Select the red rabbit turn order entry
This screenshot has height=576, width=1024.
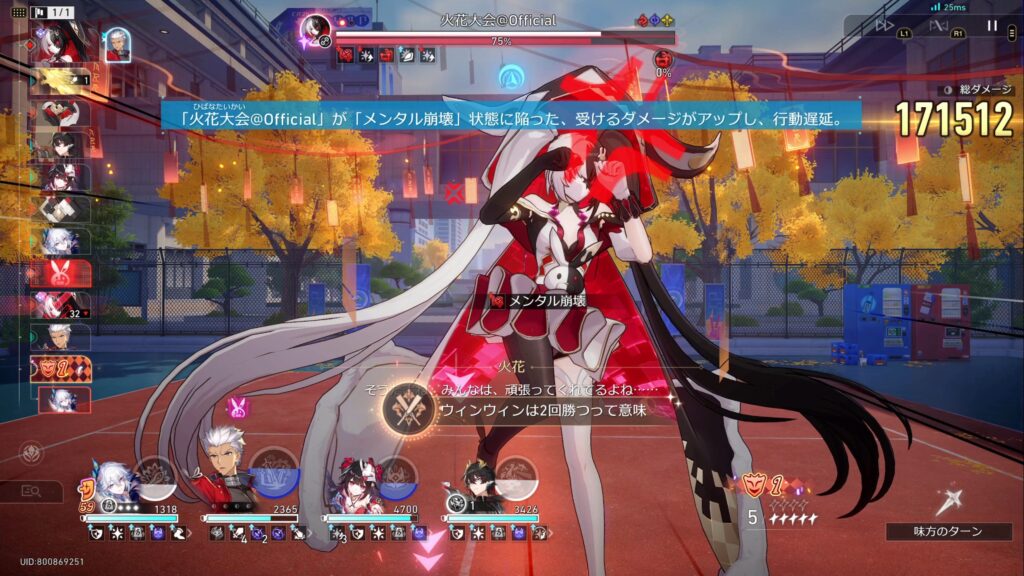pos(60,272)
